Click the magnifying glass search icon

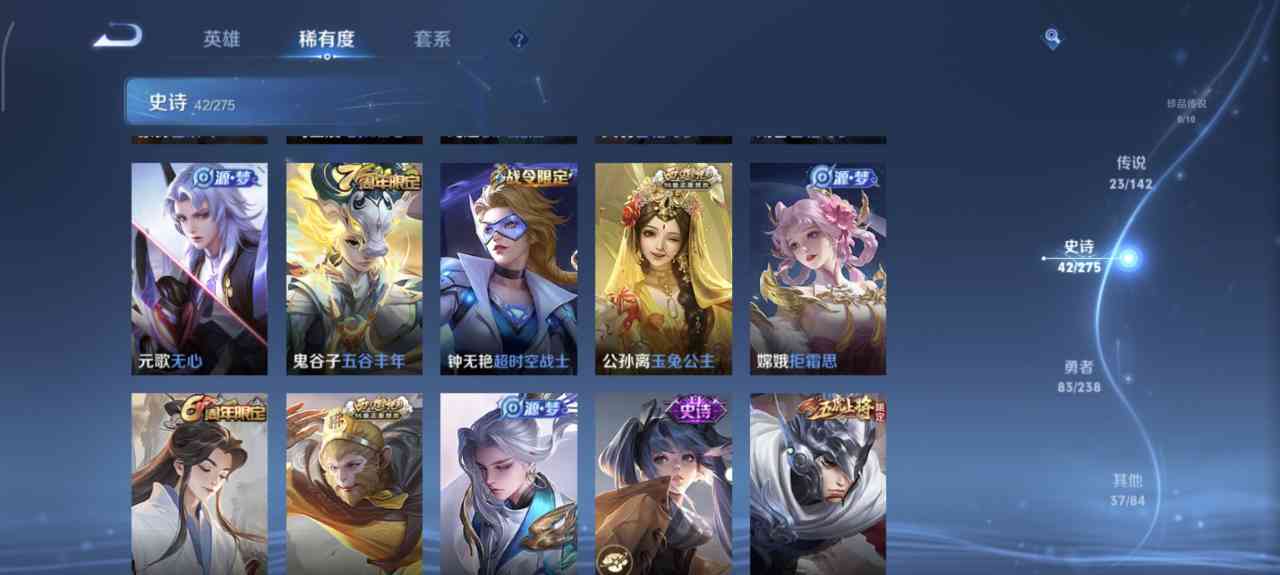click(1052, 38)
